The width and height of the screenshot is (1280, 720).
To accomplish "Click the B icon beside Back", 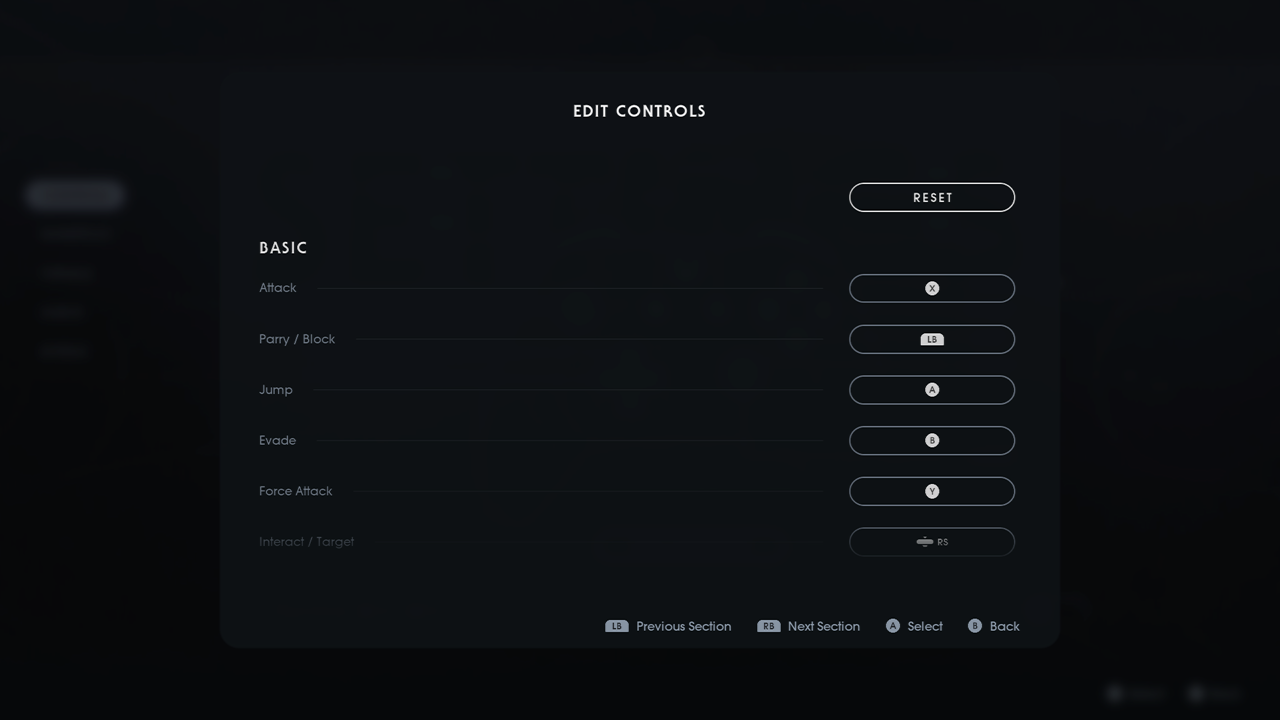I will (973, 626).
